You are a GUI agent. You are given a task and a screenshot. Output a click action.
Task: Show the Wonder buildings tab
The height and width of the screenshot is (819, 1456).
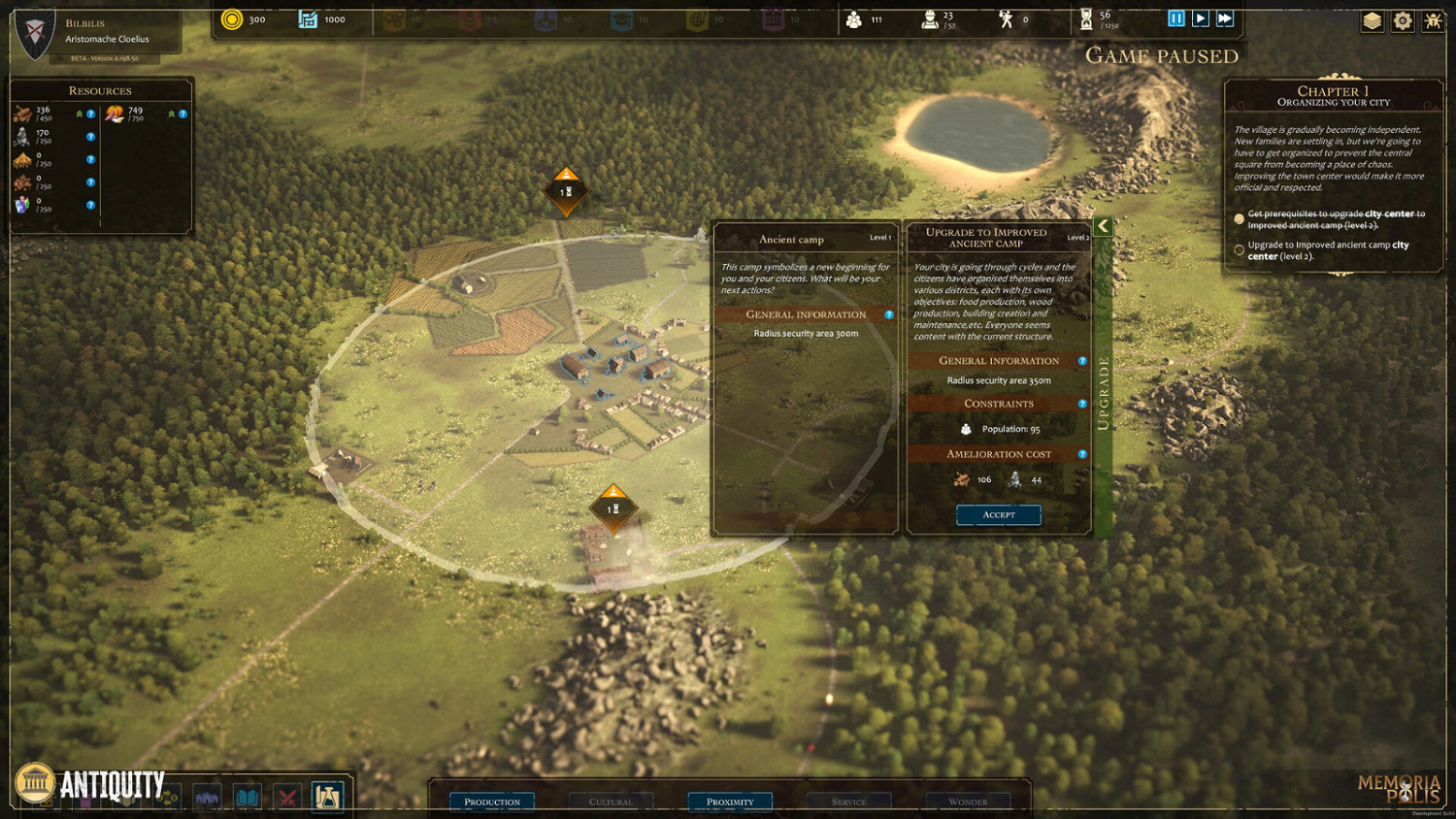(968, 802)
